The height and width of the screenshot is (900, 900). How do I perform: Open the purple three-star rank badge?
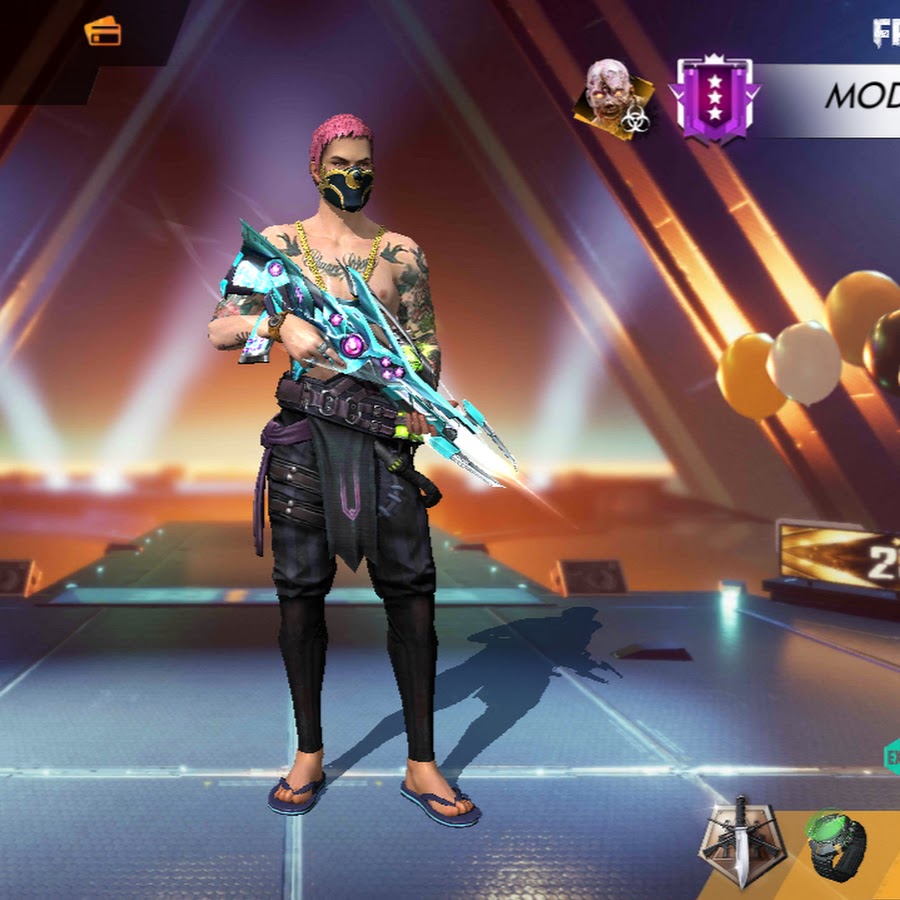pyautogui.click(x=715, y=99)
